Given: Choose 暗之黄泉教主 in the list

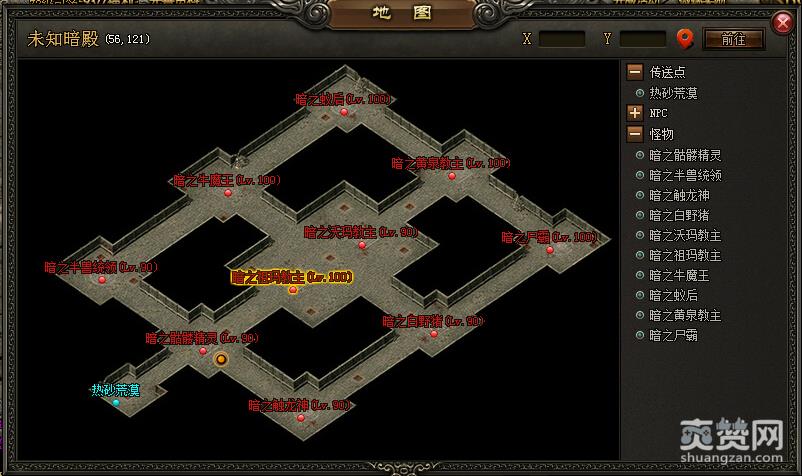Looking at the screenshot, I should (x=684, y=315).
